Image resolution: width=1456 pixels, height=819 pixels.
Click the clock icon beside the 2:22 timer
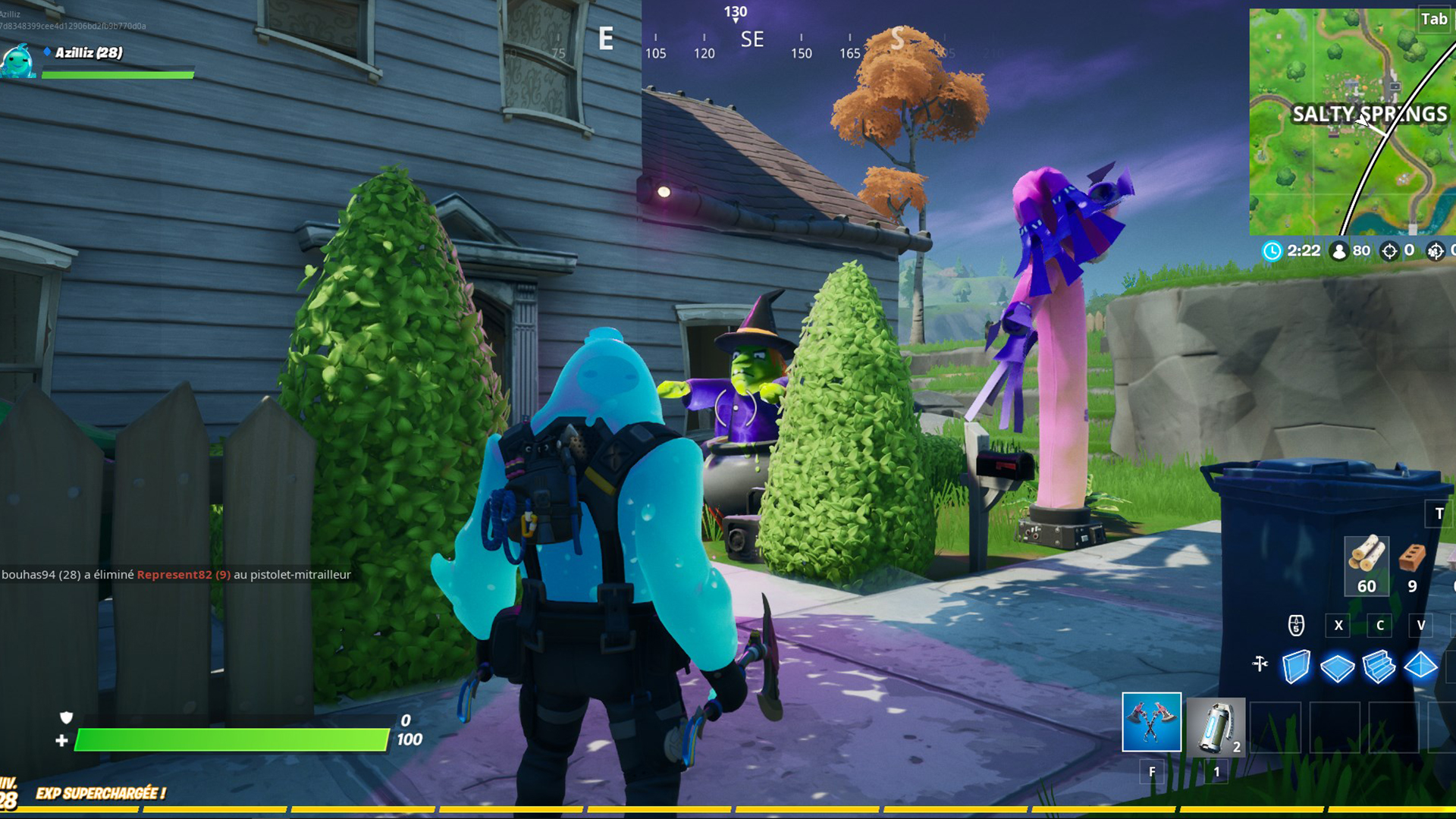(1273, 251)
